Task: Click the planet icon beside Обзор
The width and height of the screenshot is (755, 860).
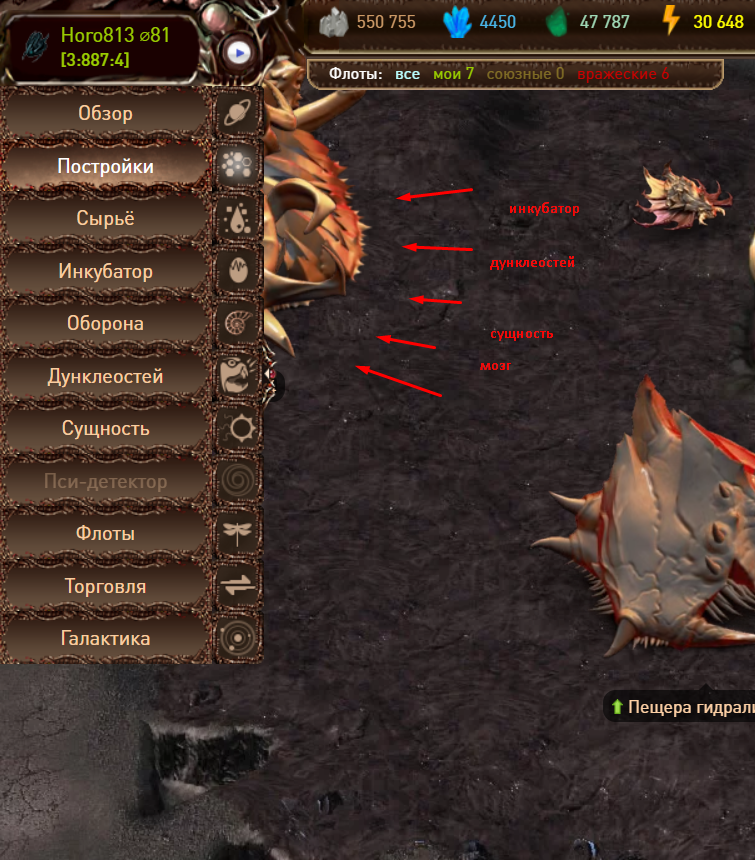Action: tap(239, 114)
